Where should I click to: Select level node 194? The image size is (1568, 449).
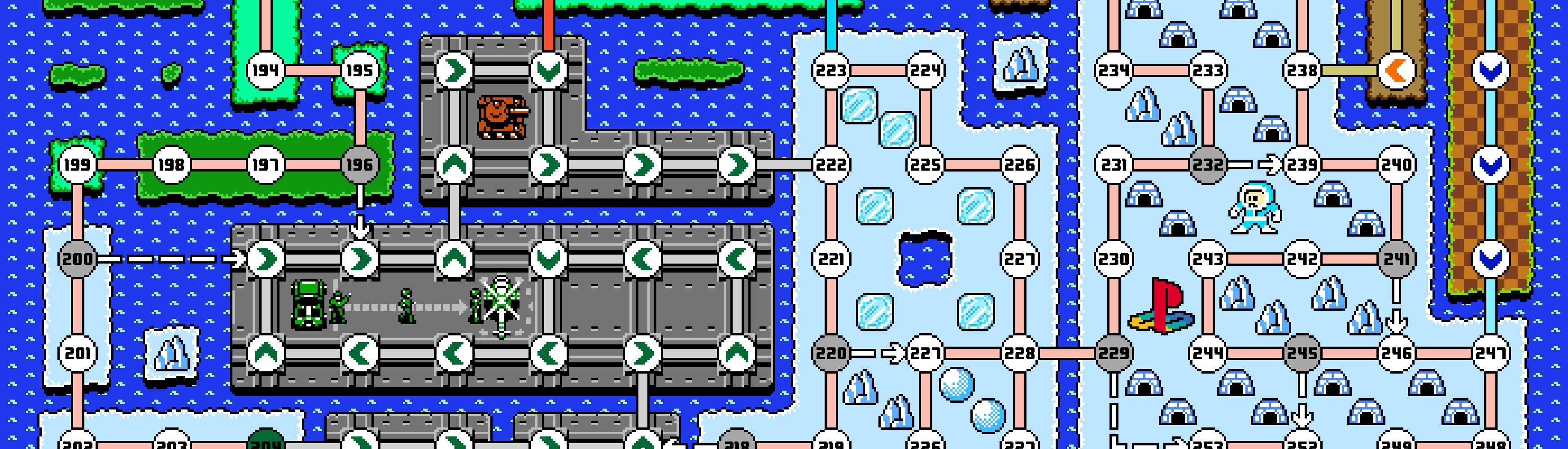click(266, 70)
